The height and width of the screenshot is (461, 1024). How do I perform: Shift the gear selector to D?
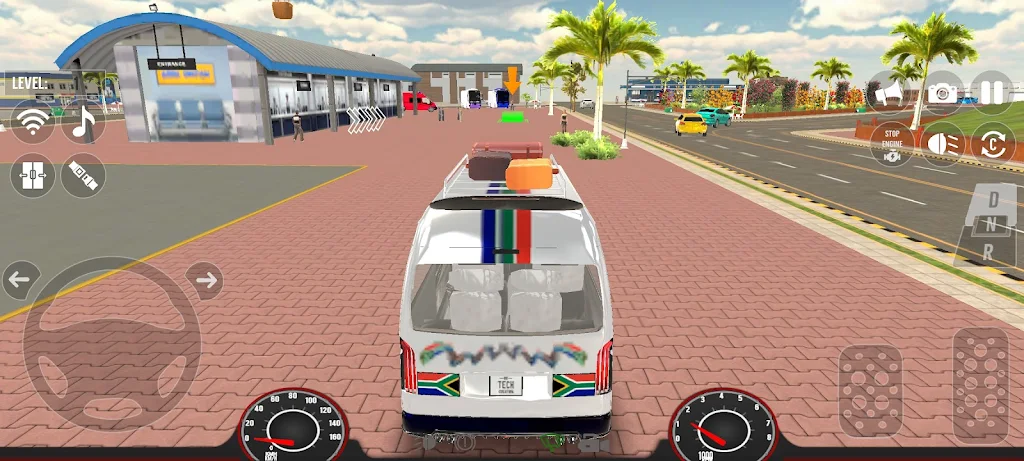(993, 199)
